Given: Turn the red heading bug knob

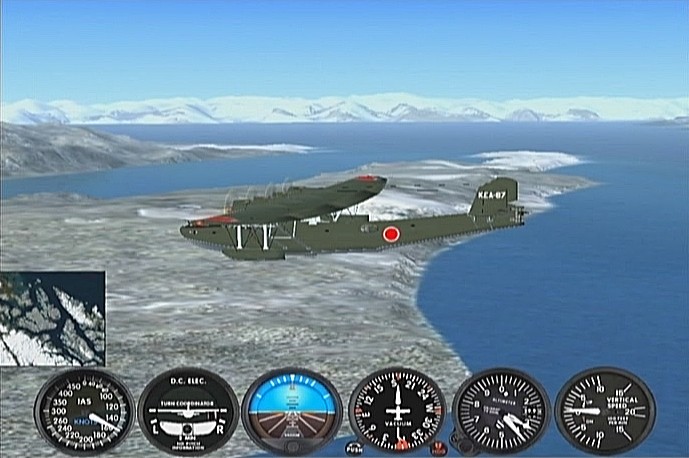Looking at the screenshot, I should [x=440, y=448].
